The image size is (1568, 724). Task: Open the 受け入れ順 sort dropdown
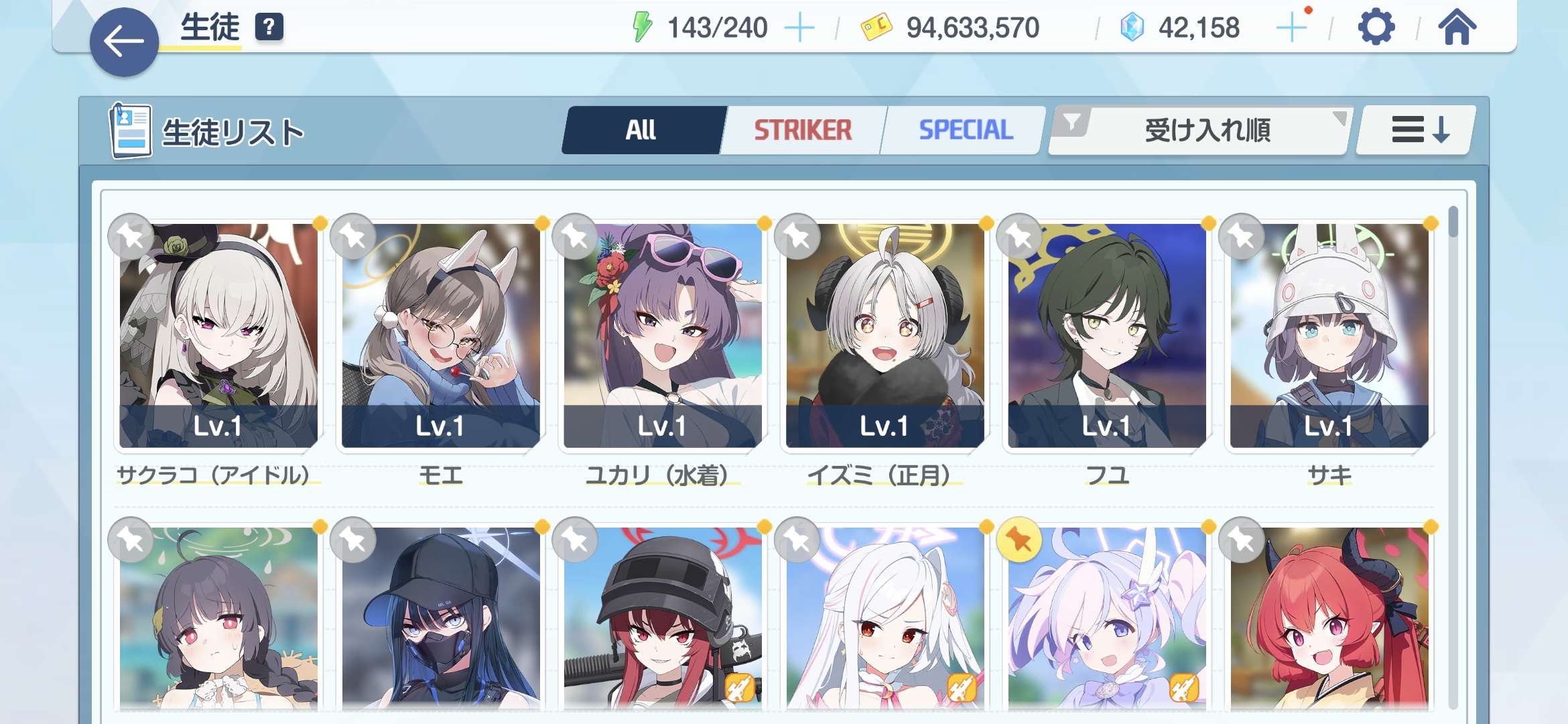1199,130
